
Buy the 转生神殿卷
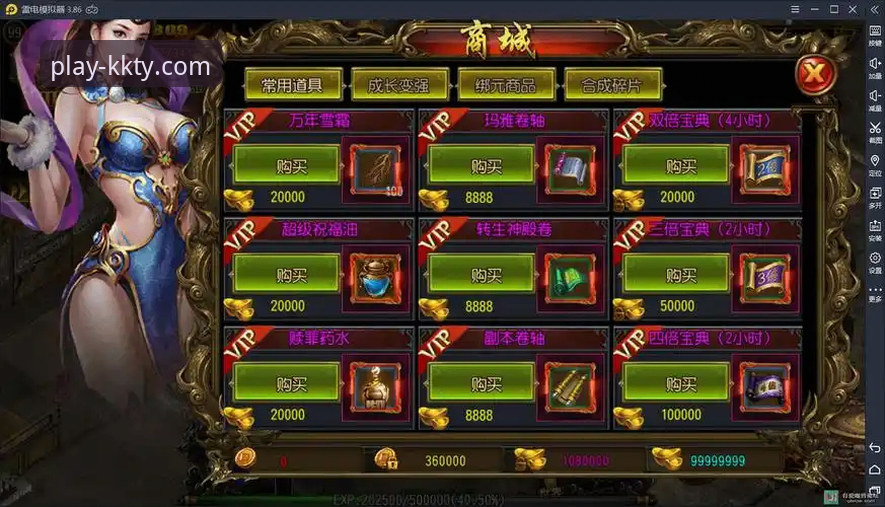(x=479, y=275)
